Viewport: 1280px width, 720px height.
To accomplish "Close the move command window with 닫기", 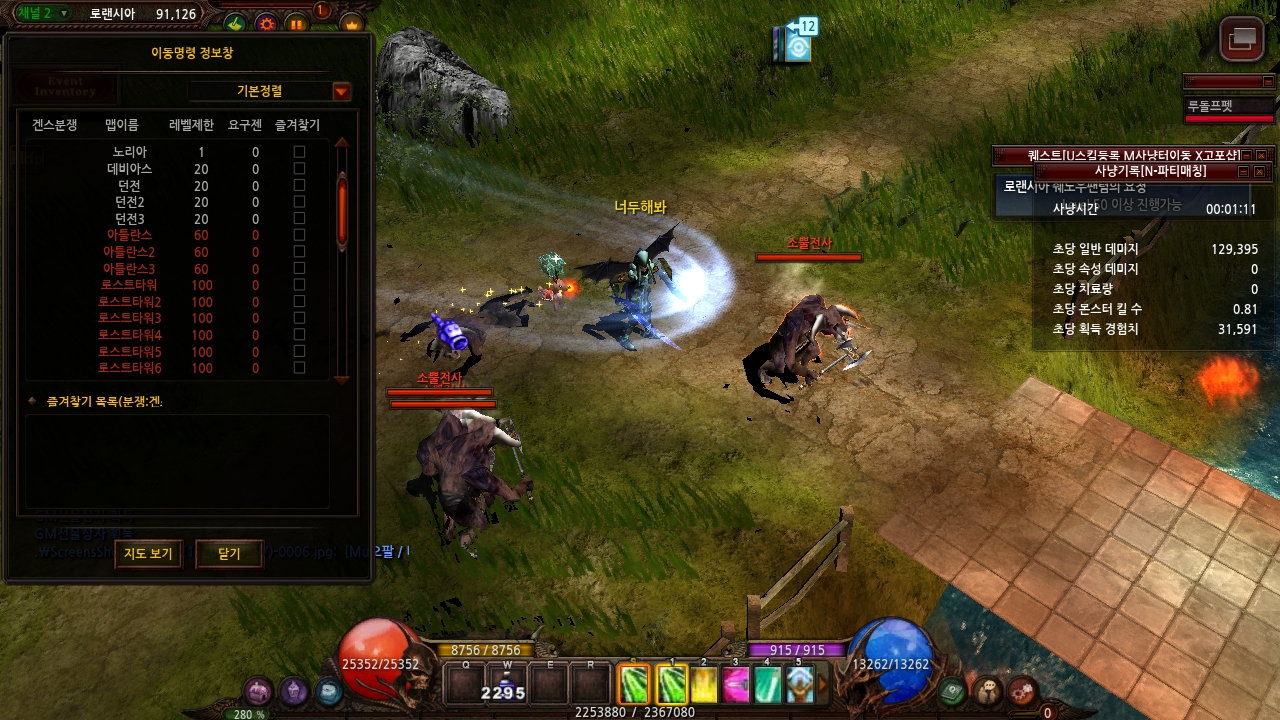I will [x=229, y=553].
